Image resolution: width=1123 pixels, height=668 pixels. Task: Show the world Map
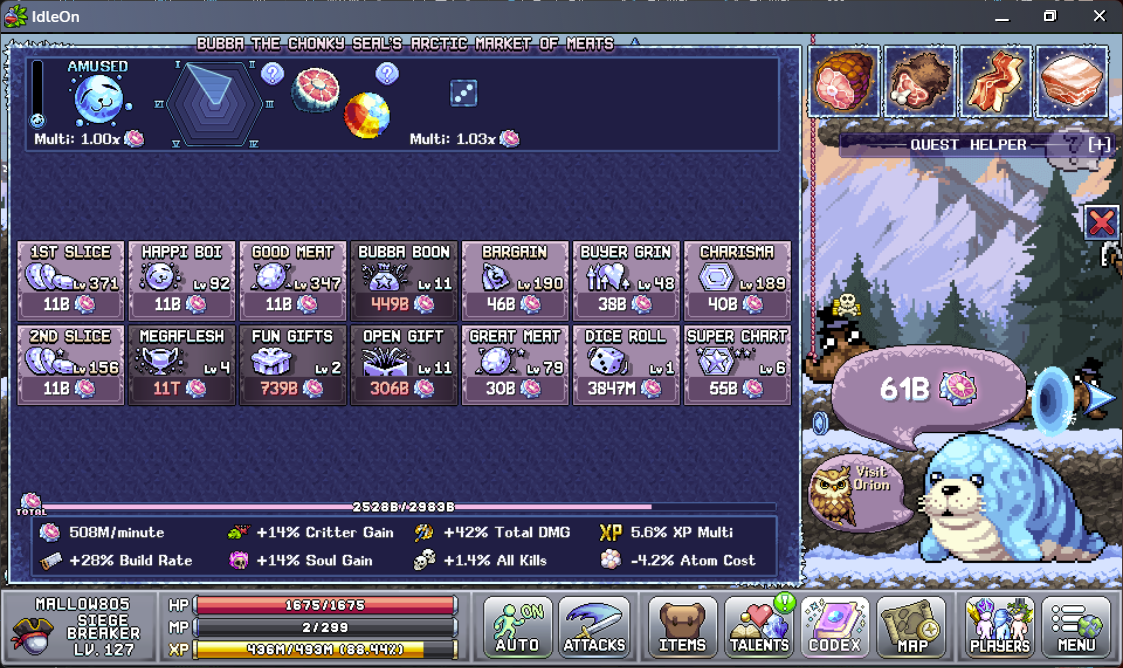(x=911, y=628)
